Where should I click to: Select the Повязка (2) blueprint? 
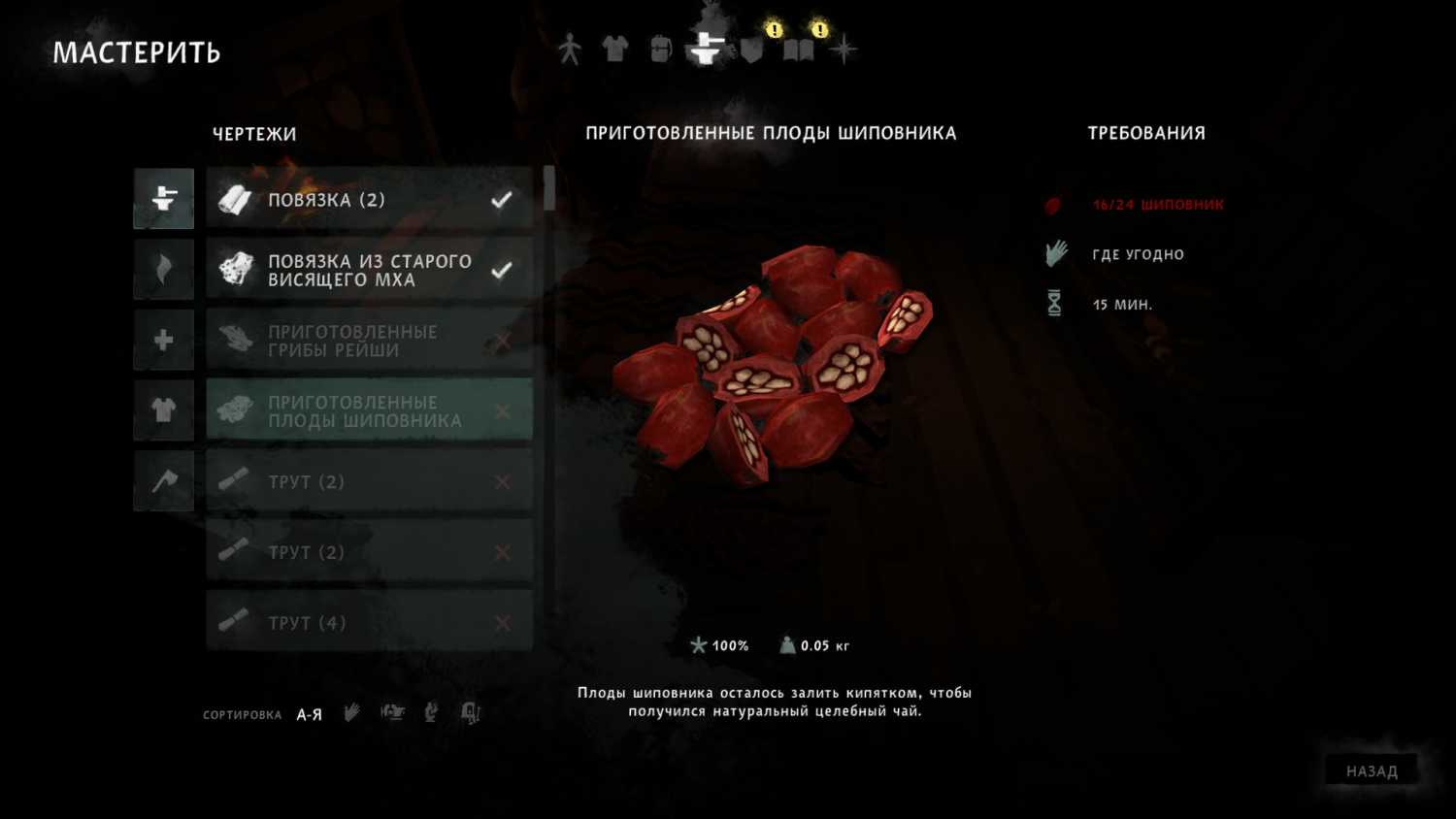click(369, 200)
